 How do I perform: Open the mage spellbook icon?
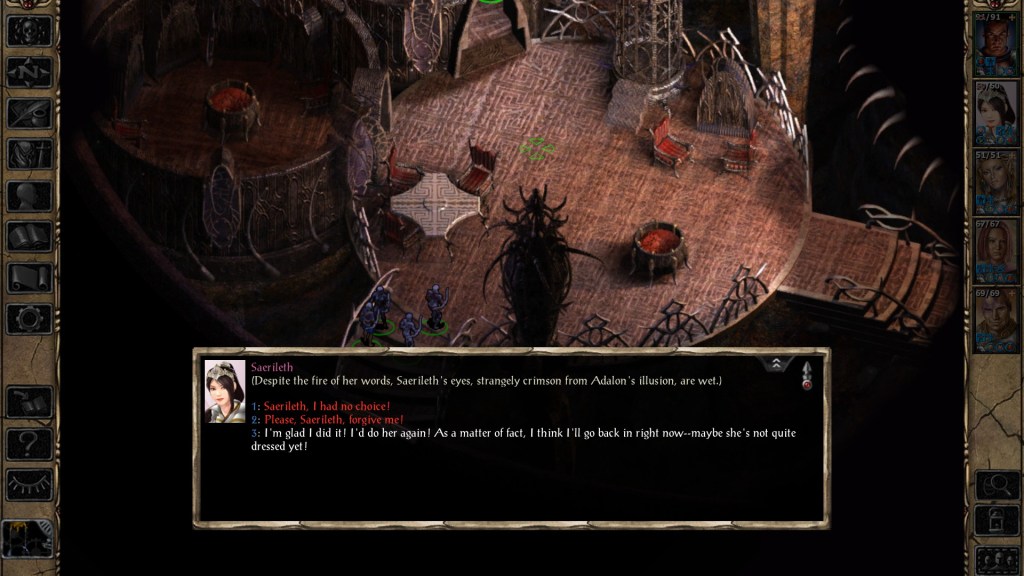click(29, 237)
